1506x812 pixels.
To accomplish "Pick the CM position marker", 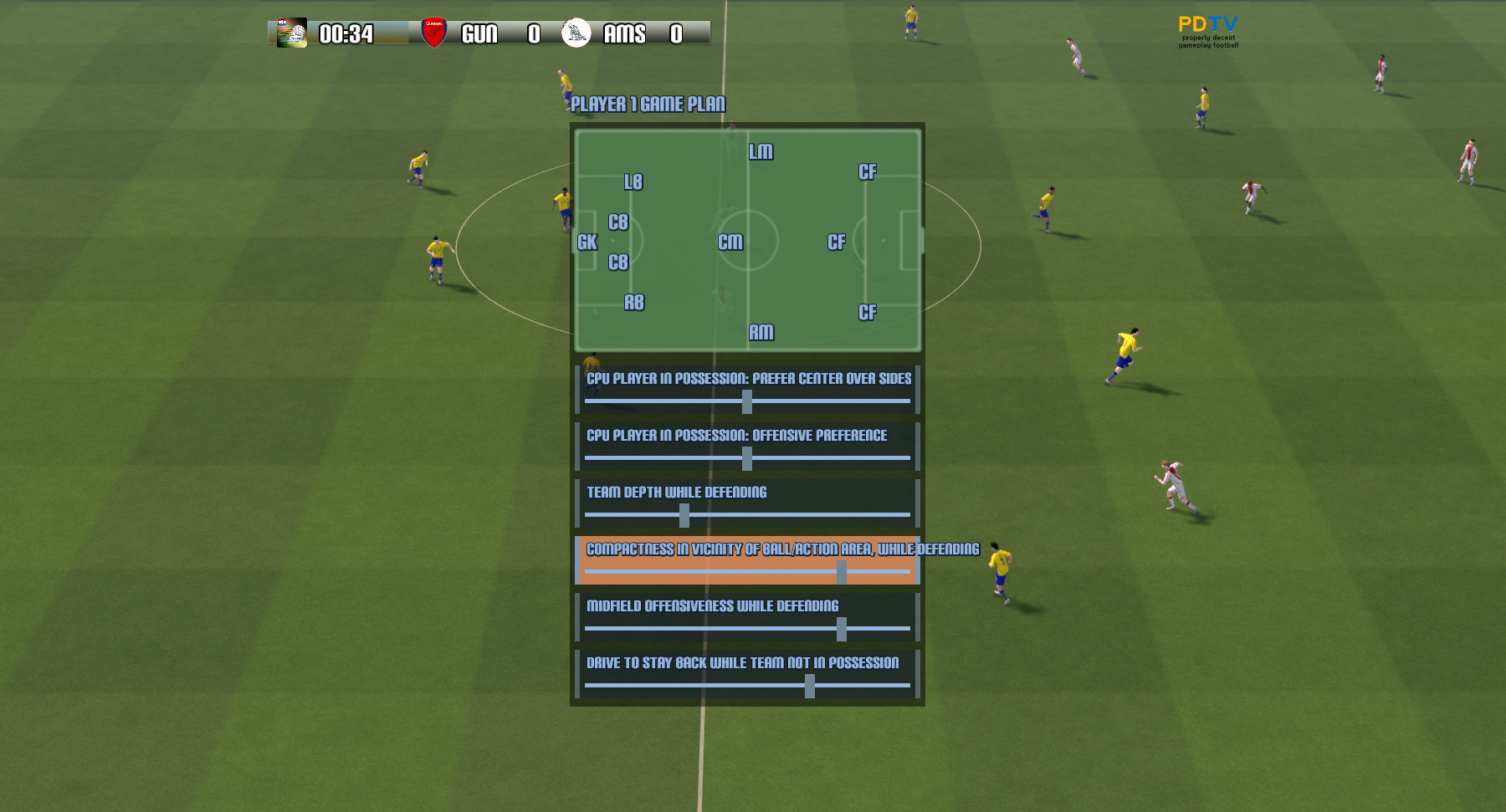I will tap(730, 243).
